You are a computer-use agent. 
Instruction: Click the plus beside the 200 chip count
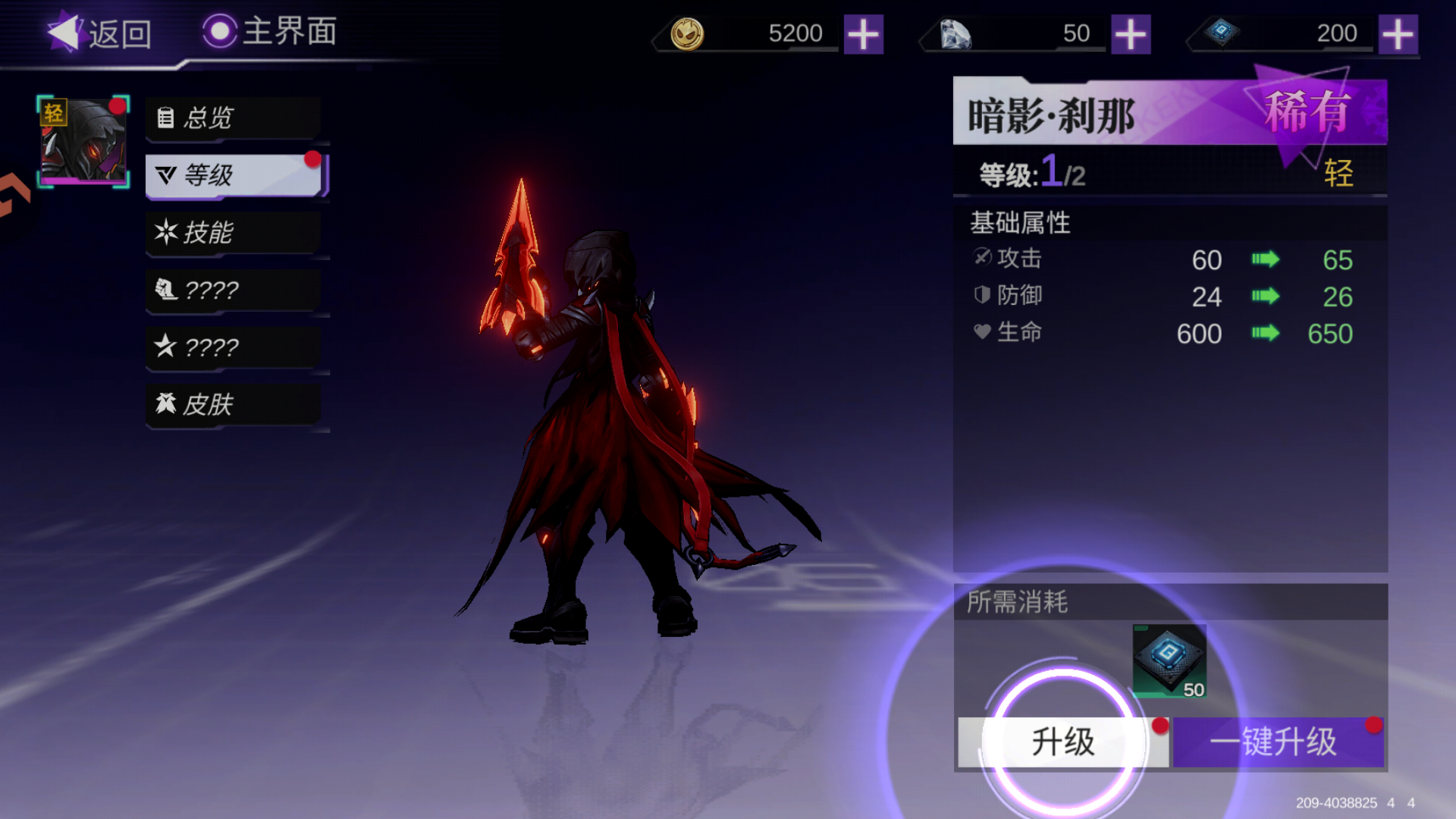coord(1398,33)
